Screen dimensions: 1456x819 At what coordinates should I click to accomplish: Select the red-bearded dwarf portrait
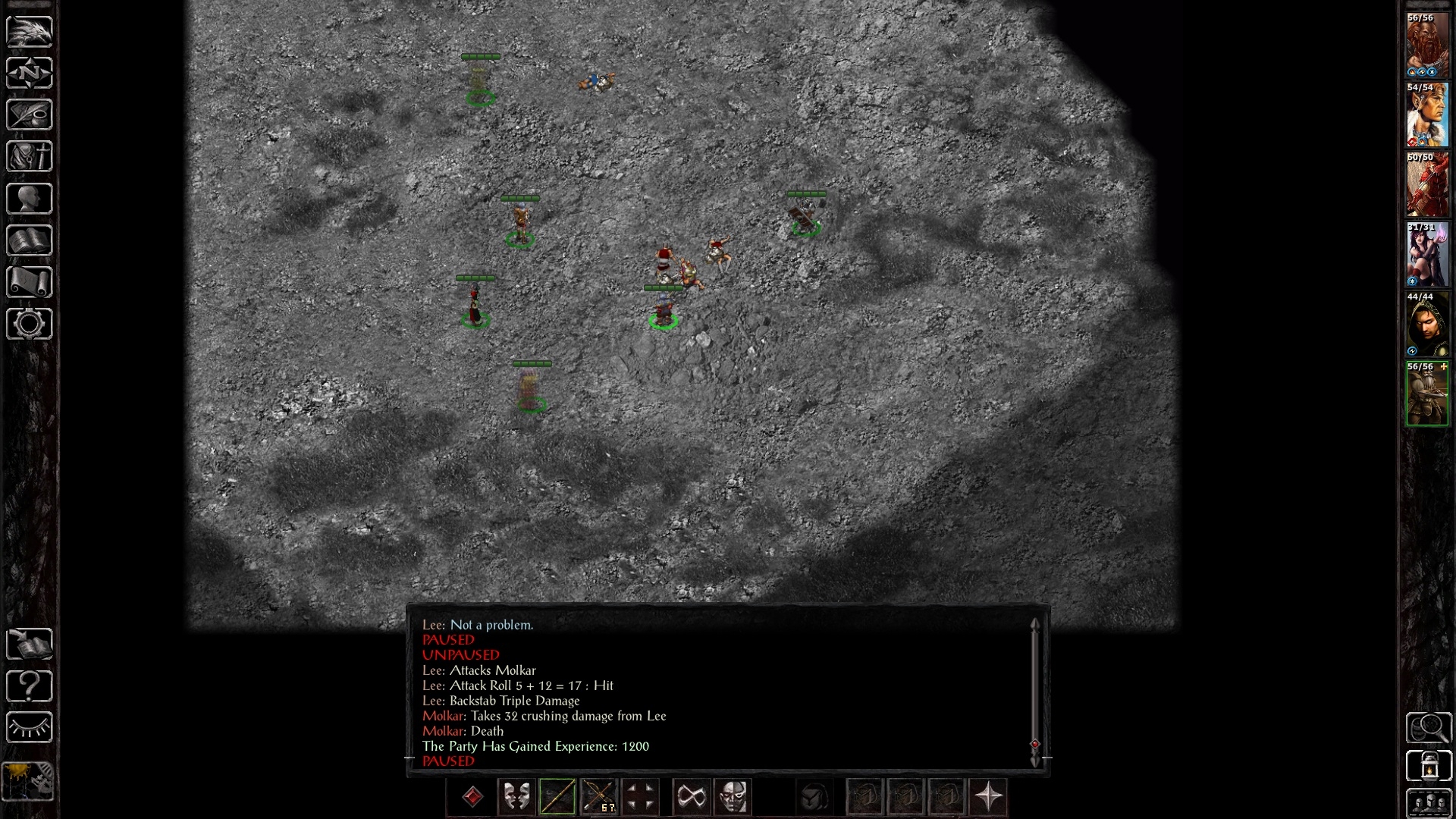(1427, 45)
